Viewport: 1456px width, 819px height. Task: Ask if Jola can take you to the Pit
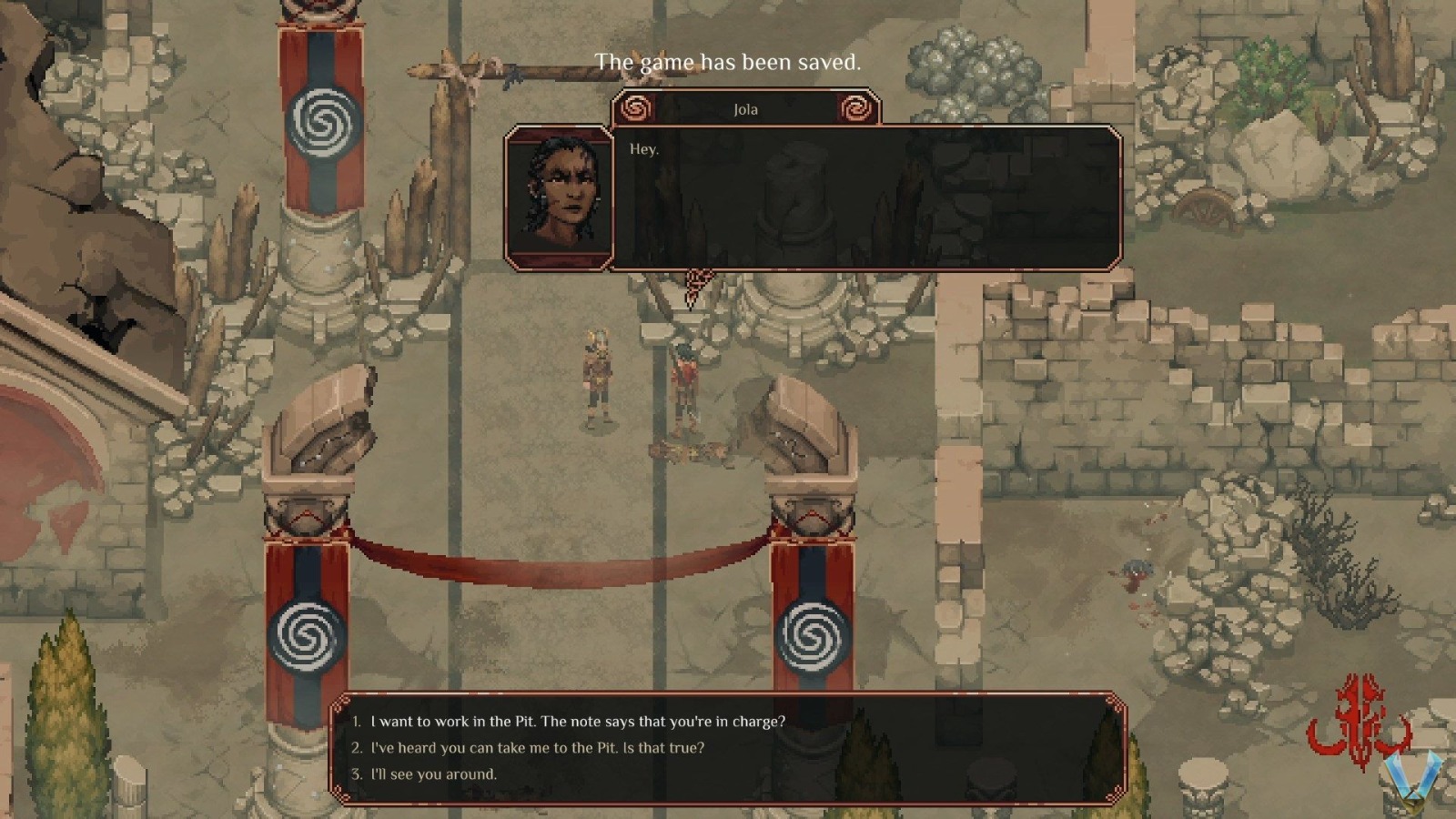coord(537,748)
